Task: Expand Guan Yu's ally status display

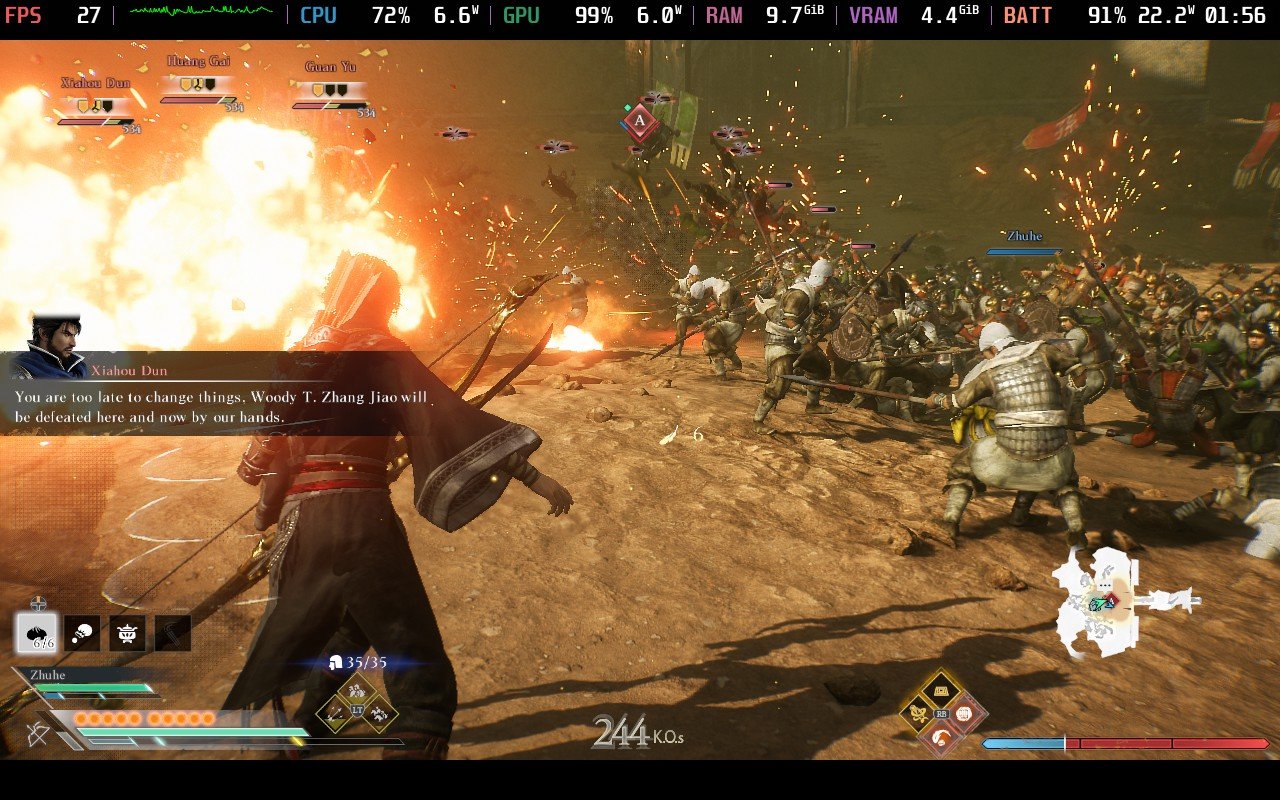Action: [x=330, y=85]
